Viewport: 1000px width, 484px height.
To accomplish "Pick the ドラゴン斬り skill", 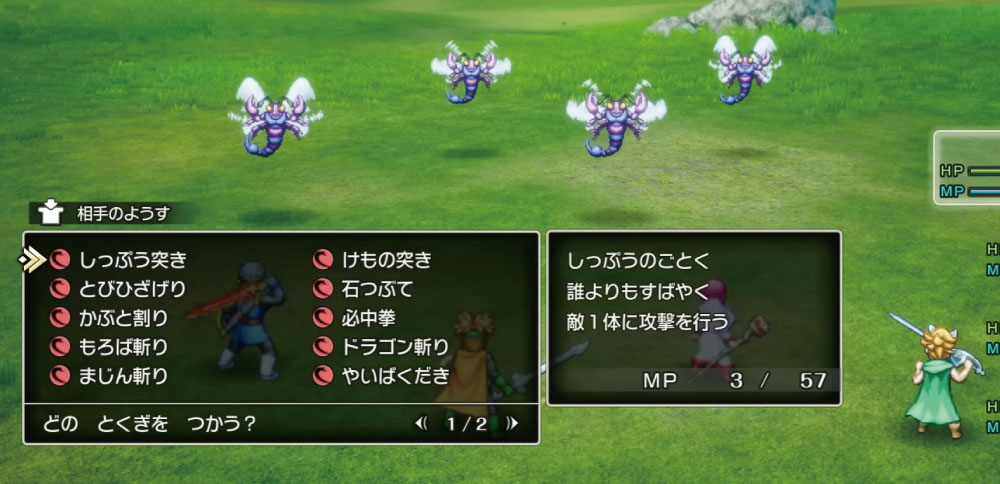I will [x=393, y=347].
